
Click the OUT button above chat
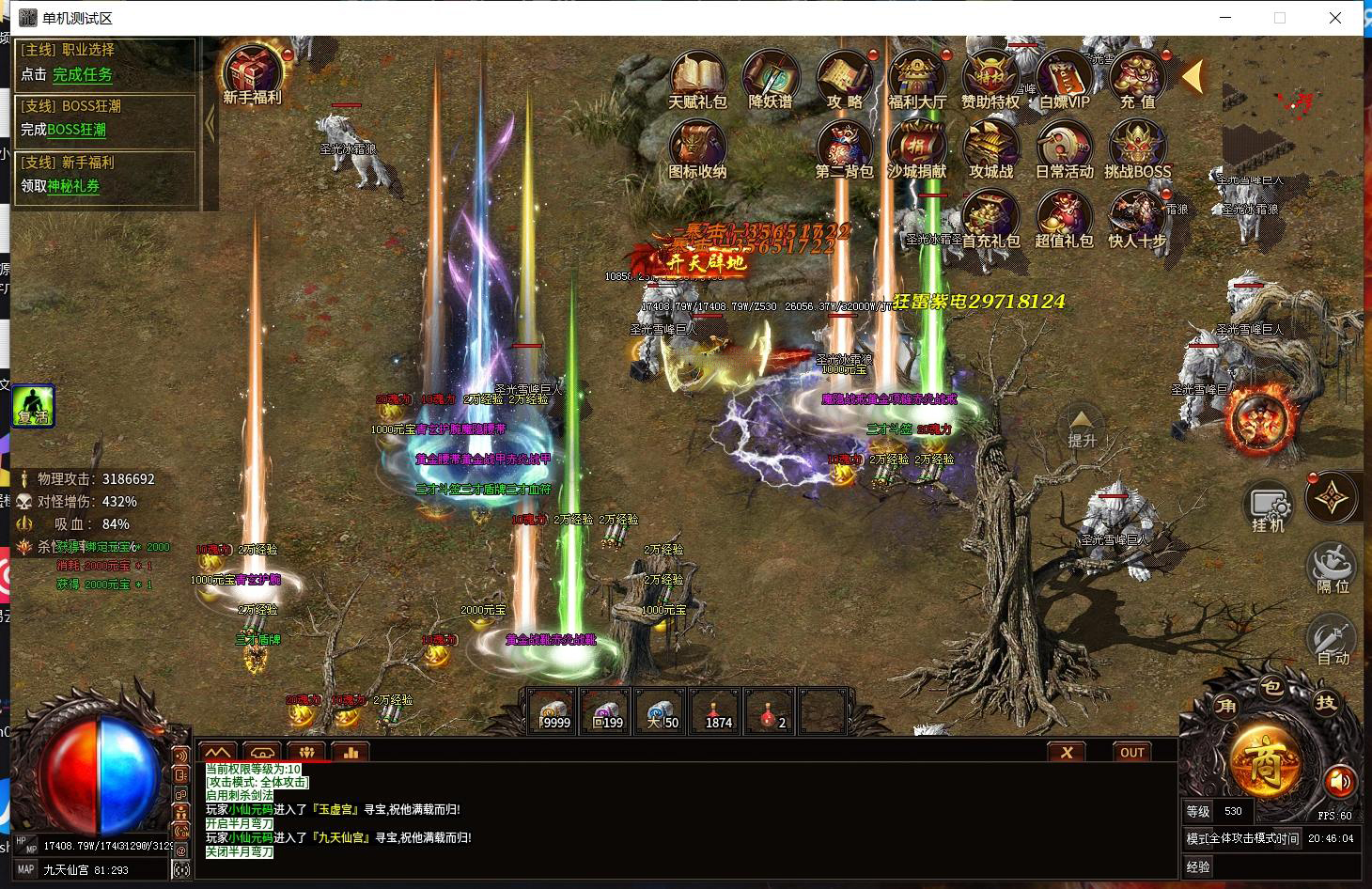(1132, 753)
